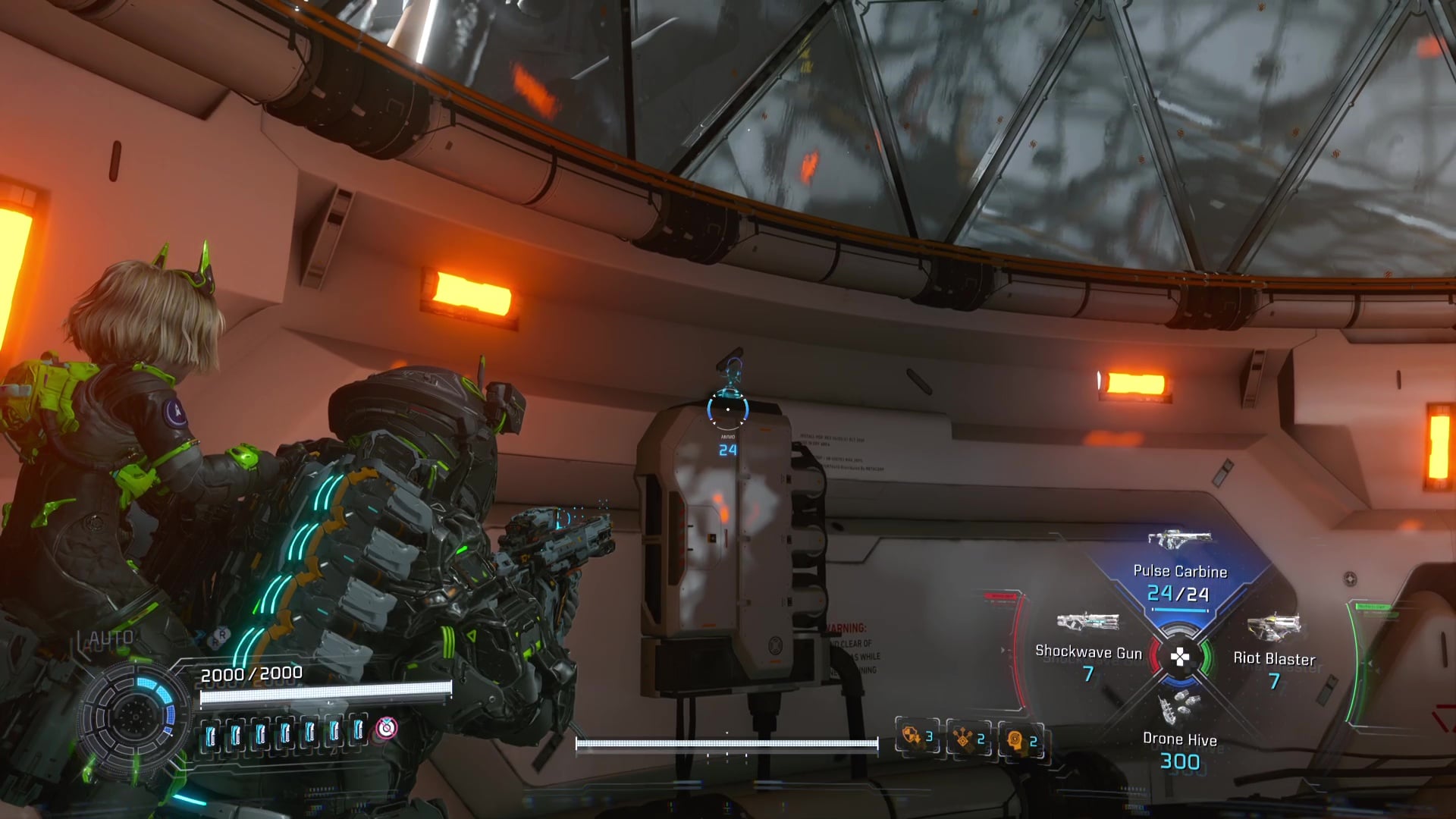The height and width of the screenshot is (819, 1456).
Task: Toggle the AUTO mode indicator
Action: pos(111,639)
